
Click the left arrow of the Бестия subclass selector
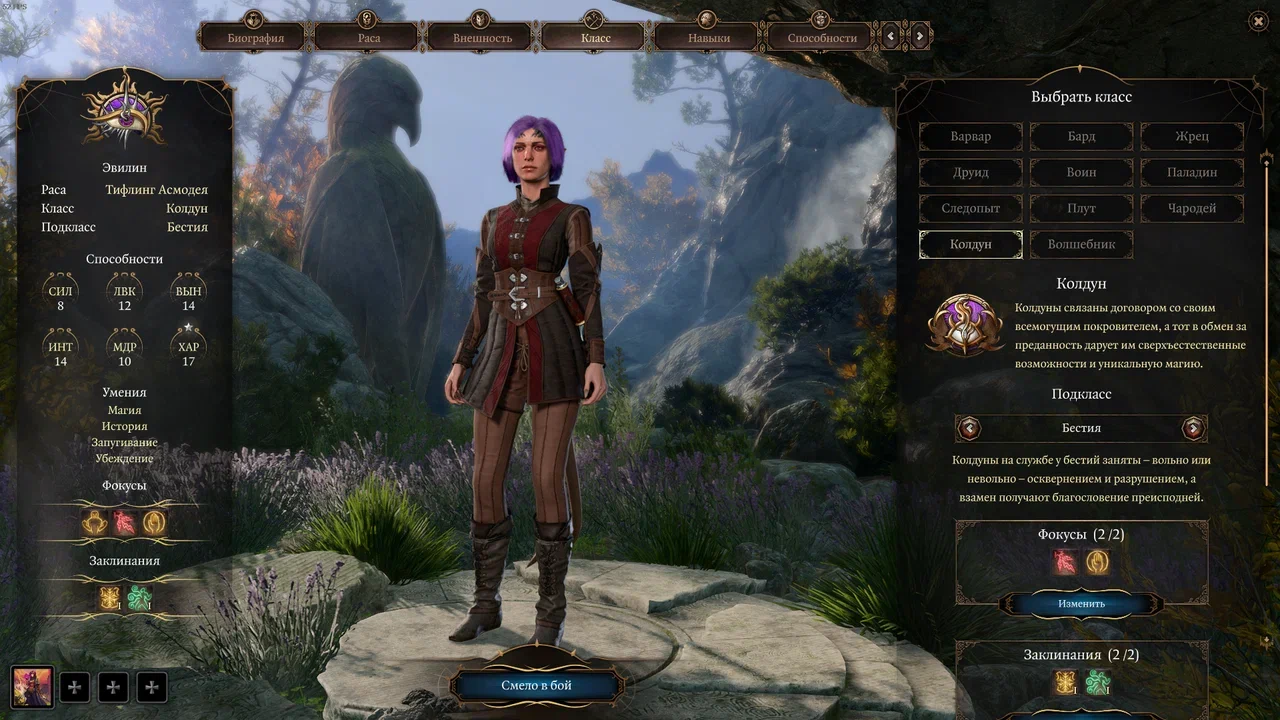(x=967, y=428)
